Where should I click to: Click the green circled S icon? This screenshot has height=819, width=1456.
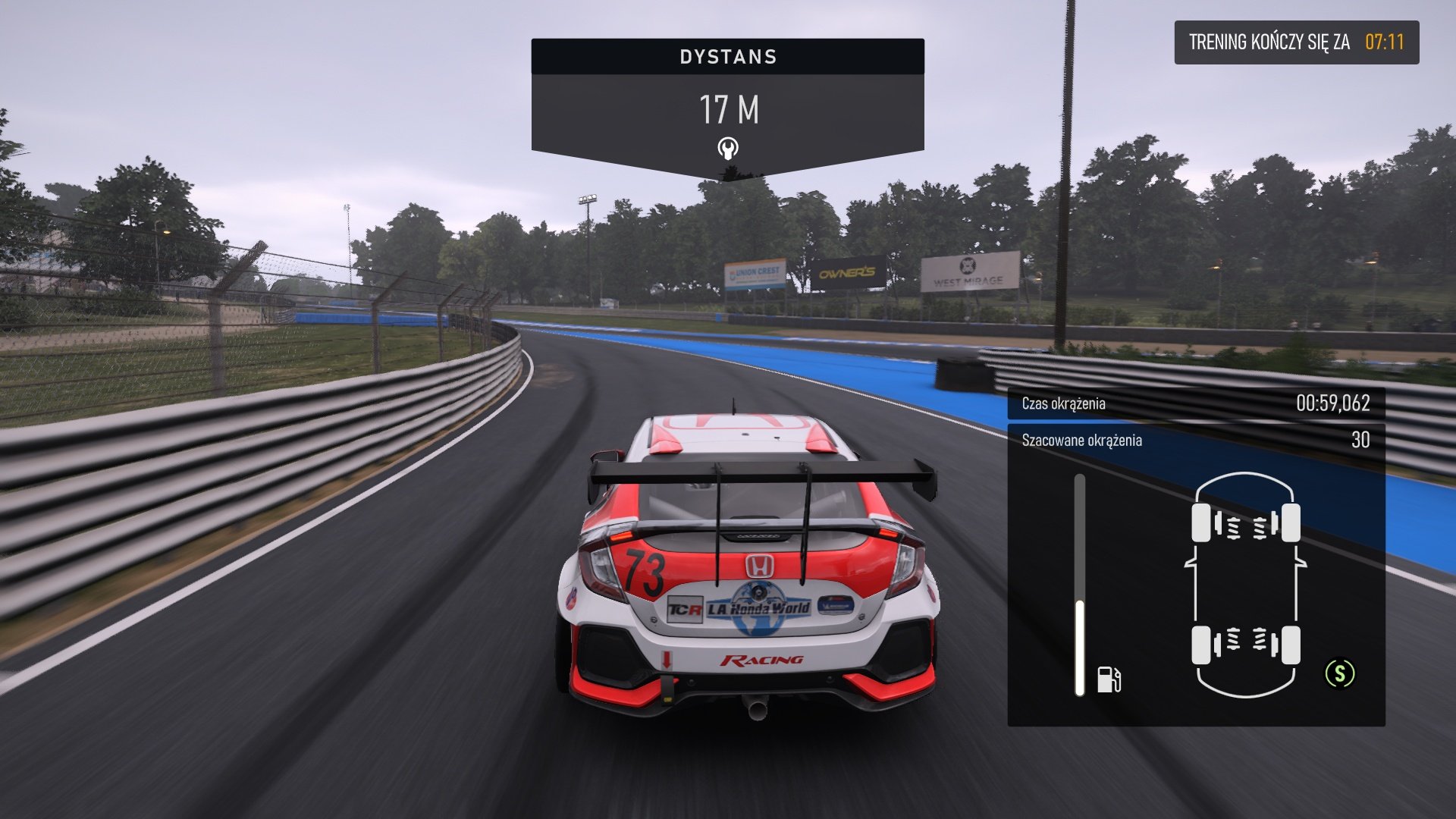tap(1339, 673)
